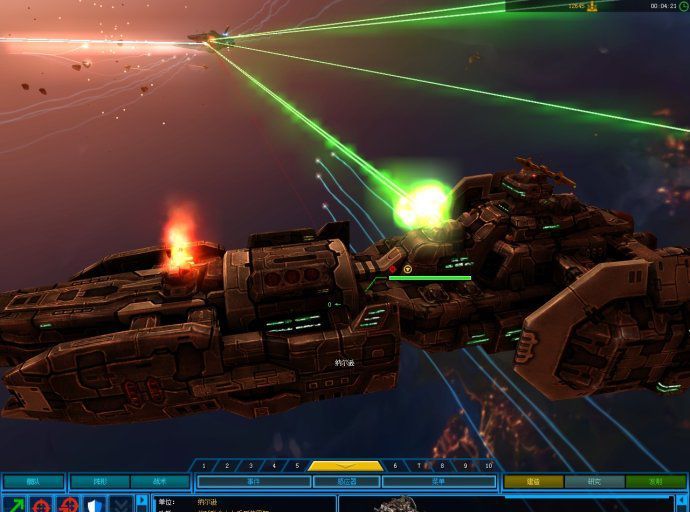Click the clock icon beside the timer
This screenshot has height=512, width=690.
(684, 6)
